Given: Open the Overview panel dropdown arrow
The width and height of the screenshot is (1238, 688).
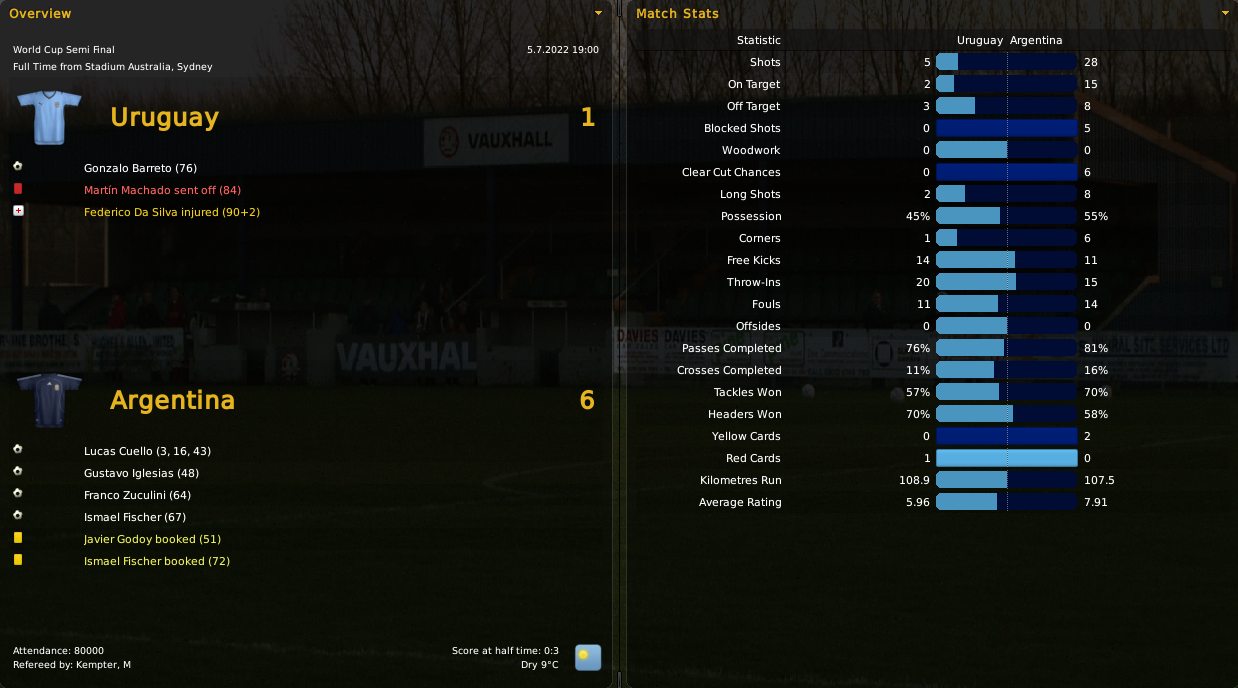Looking at the screenshot, I should pos(598,14).
